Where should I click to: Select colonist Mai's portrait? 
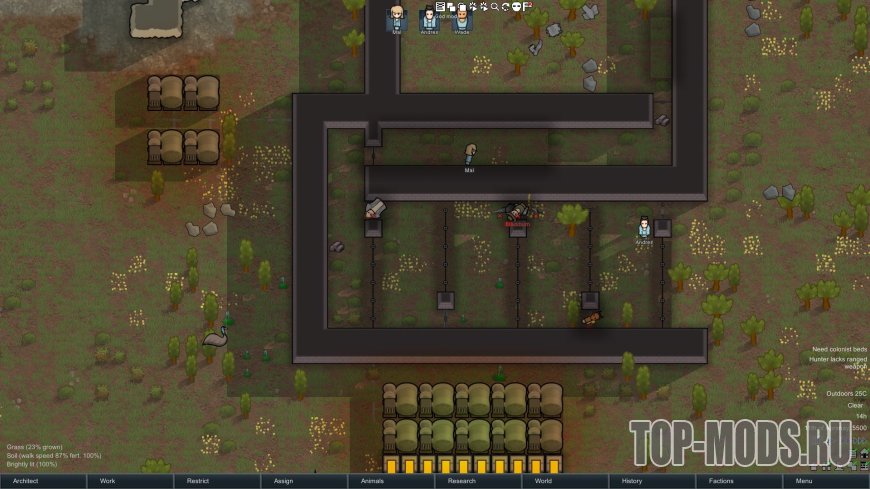[397, 18]
